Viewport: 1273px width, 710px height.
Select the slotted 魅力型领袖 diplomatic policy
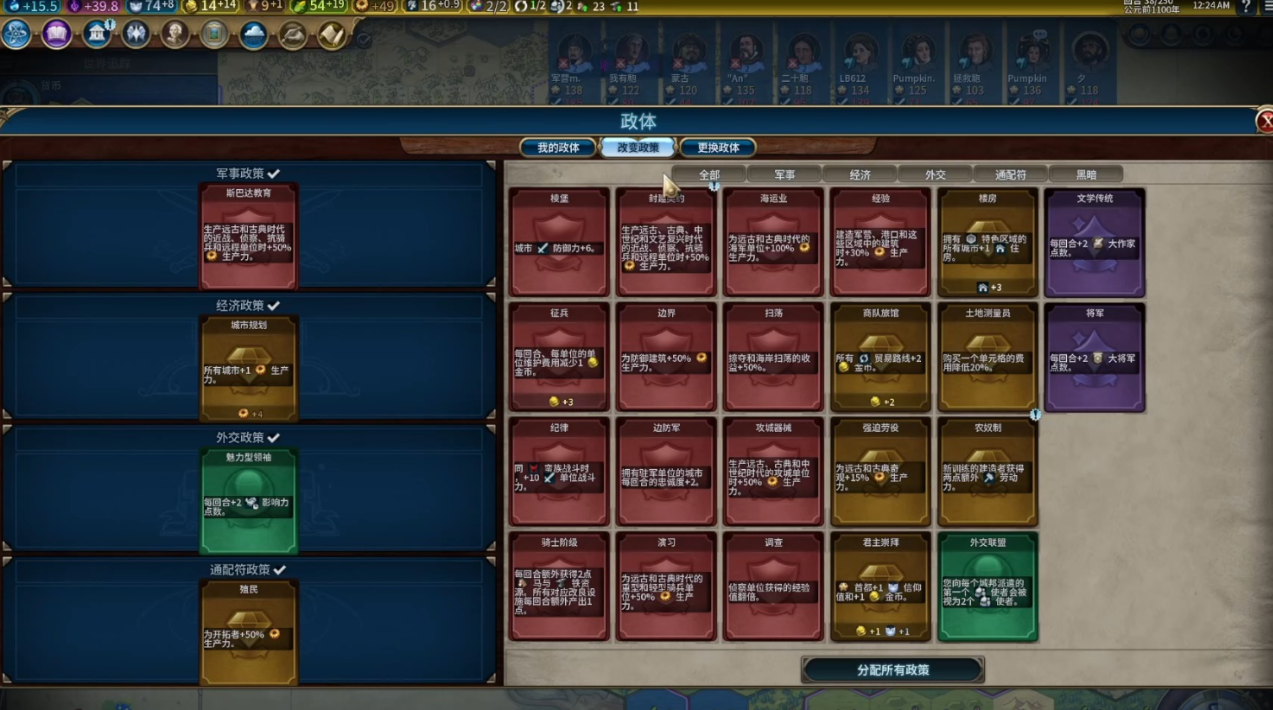coord(249,501)
